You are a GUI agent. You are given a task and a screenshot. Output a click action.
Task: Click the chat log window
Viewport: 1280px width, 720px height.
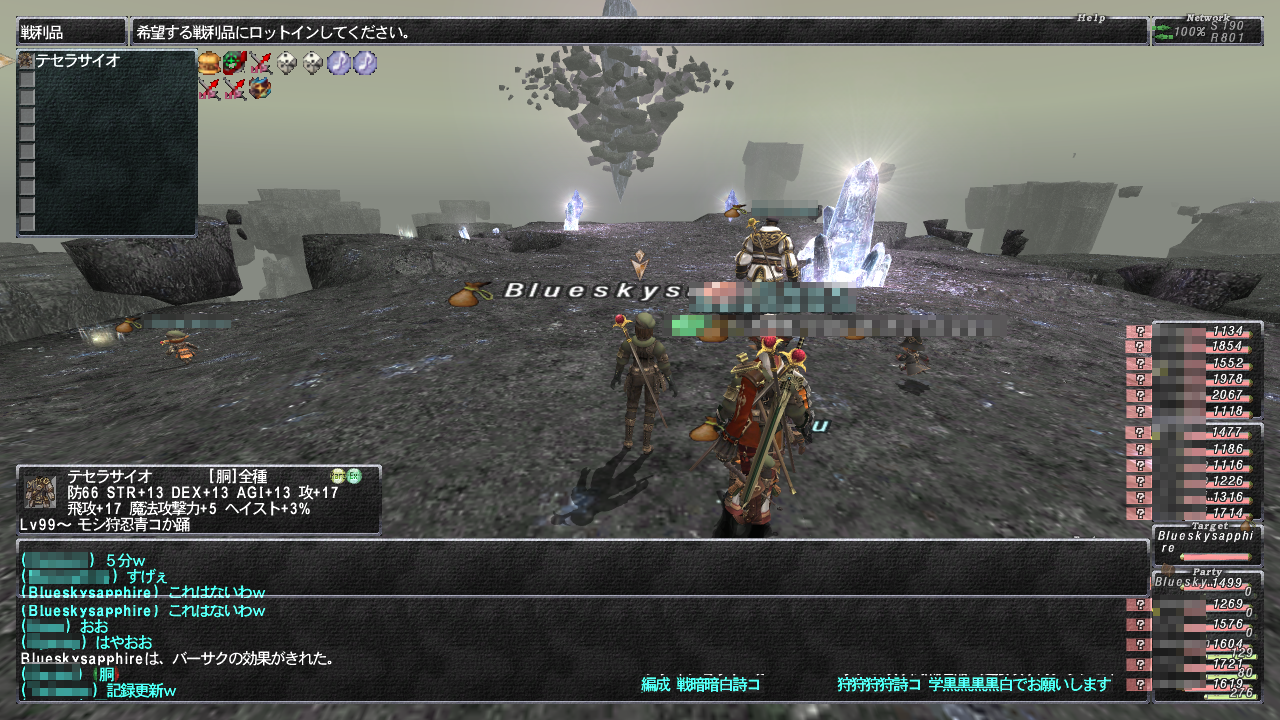[580, 620]
